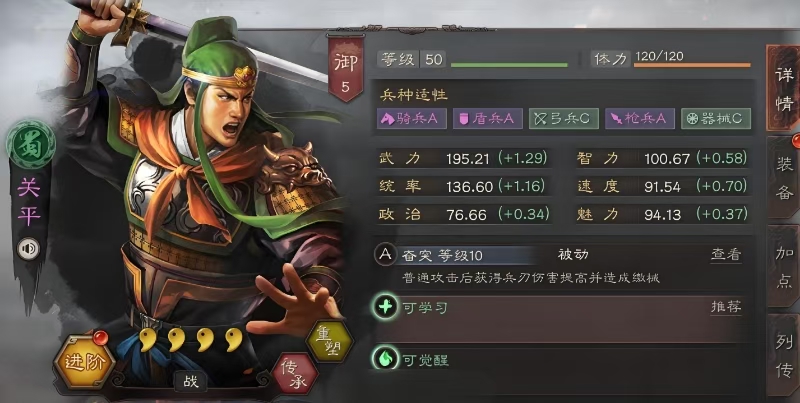Tap the 器械C siege aptitude tag
The image size is (800, 403).
coord(716,118)
